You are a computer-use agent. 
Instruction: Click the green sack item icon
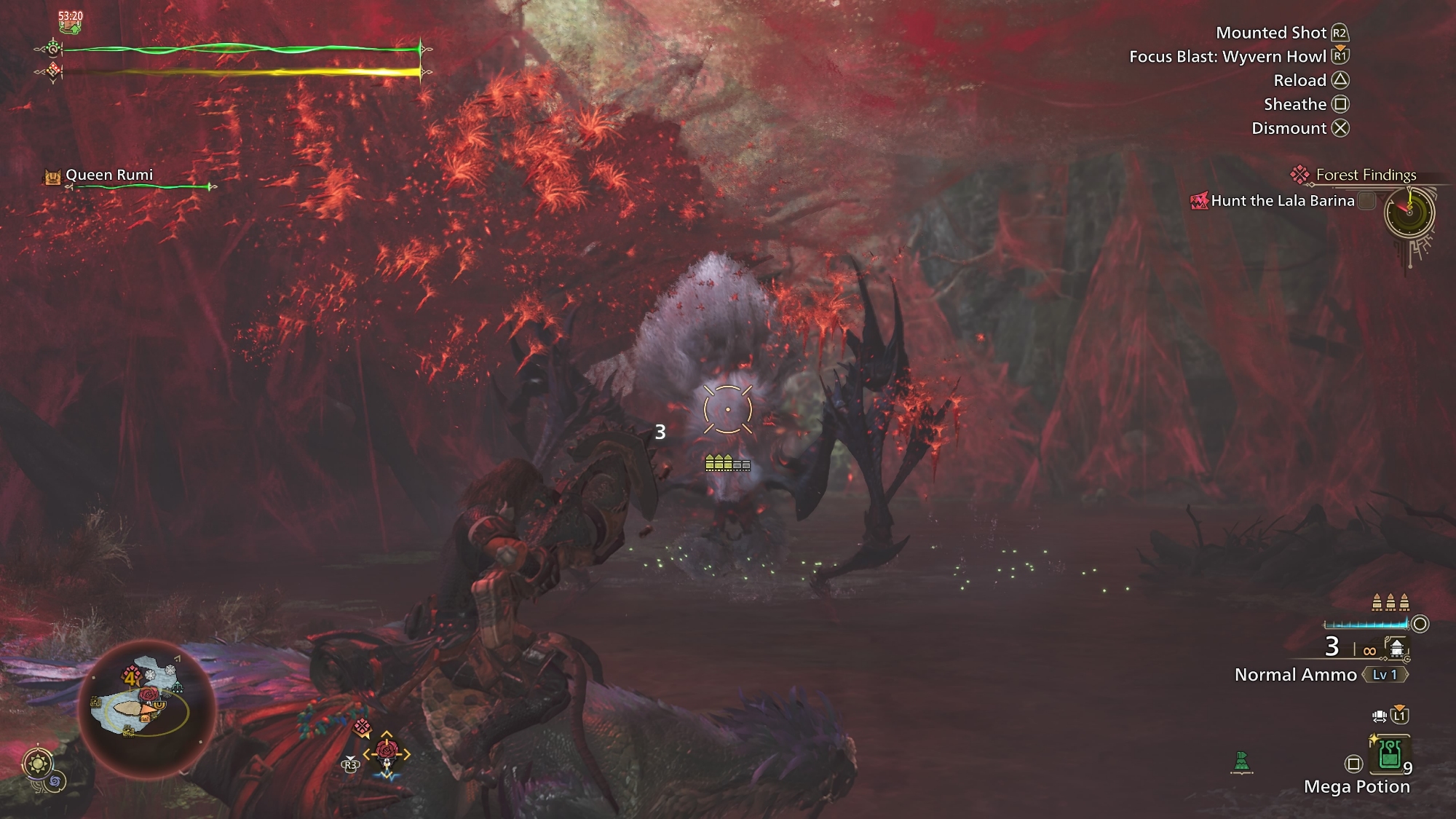point(1241,762)
